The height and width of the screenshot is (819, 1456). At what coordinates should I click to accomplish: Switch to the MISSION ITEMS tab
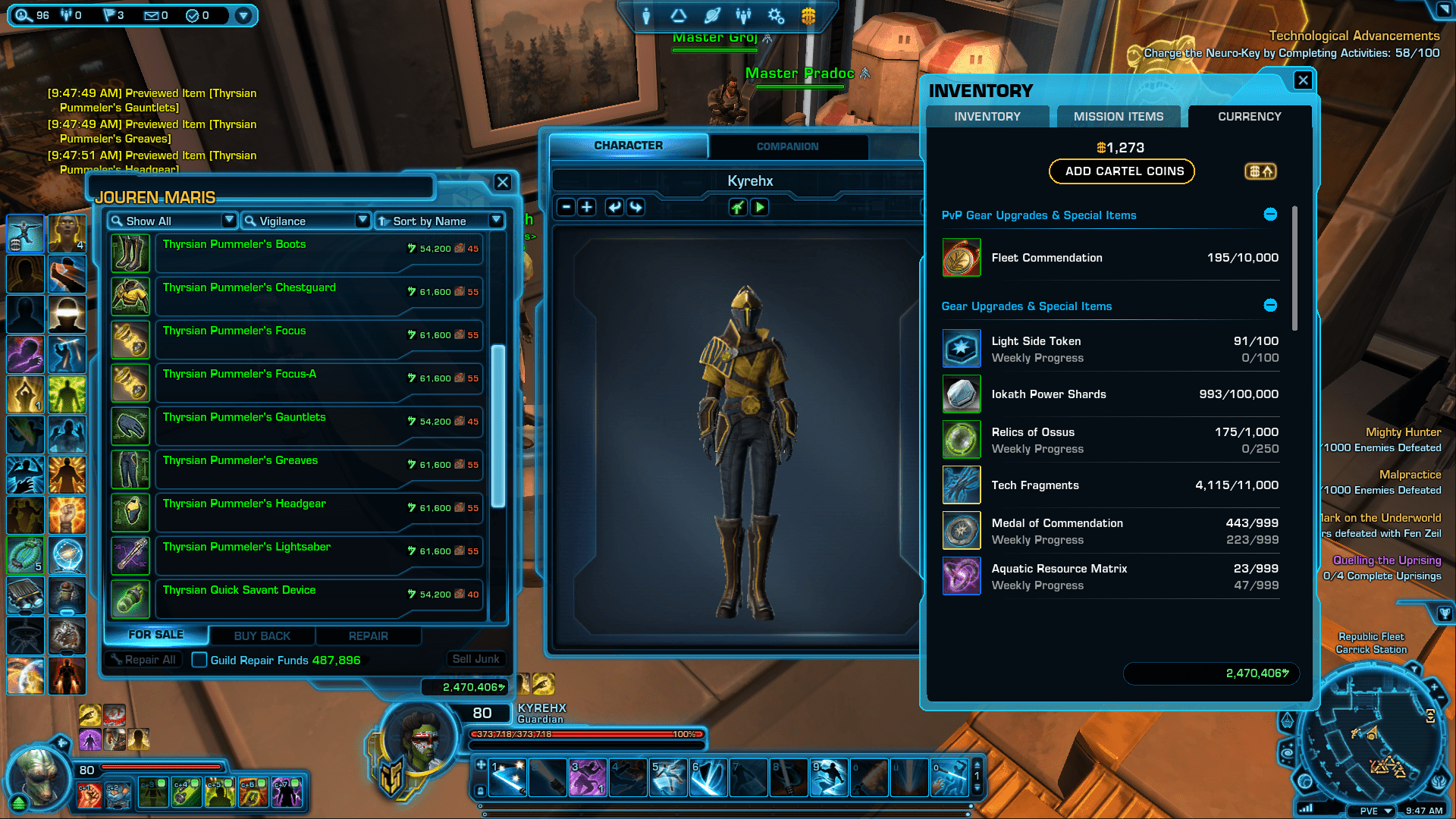click(1118, 116)
